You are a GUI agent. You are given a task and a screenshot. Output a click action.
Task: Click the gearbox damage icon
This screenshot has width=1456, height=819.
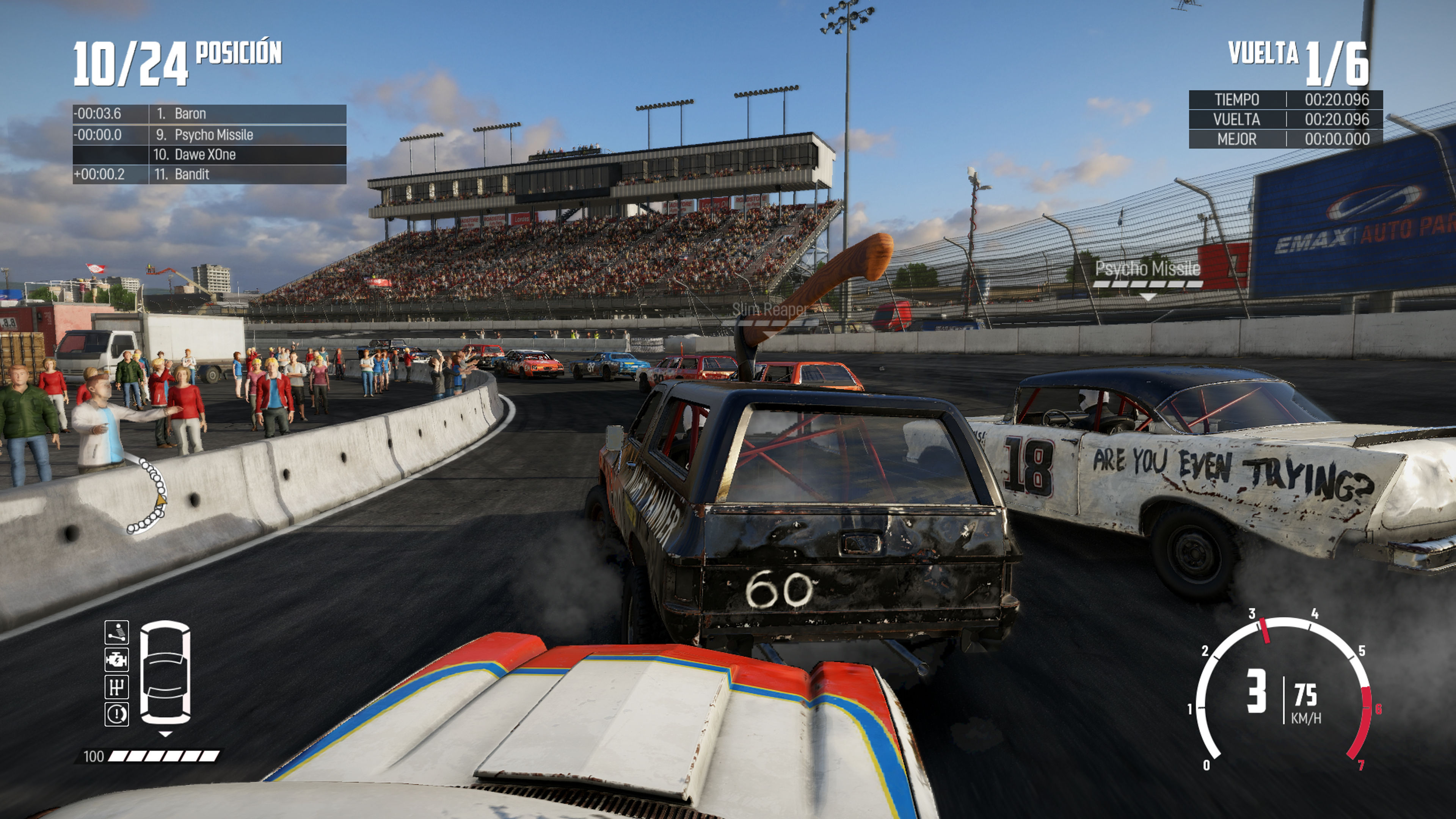(116, 687)
